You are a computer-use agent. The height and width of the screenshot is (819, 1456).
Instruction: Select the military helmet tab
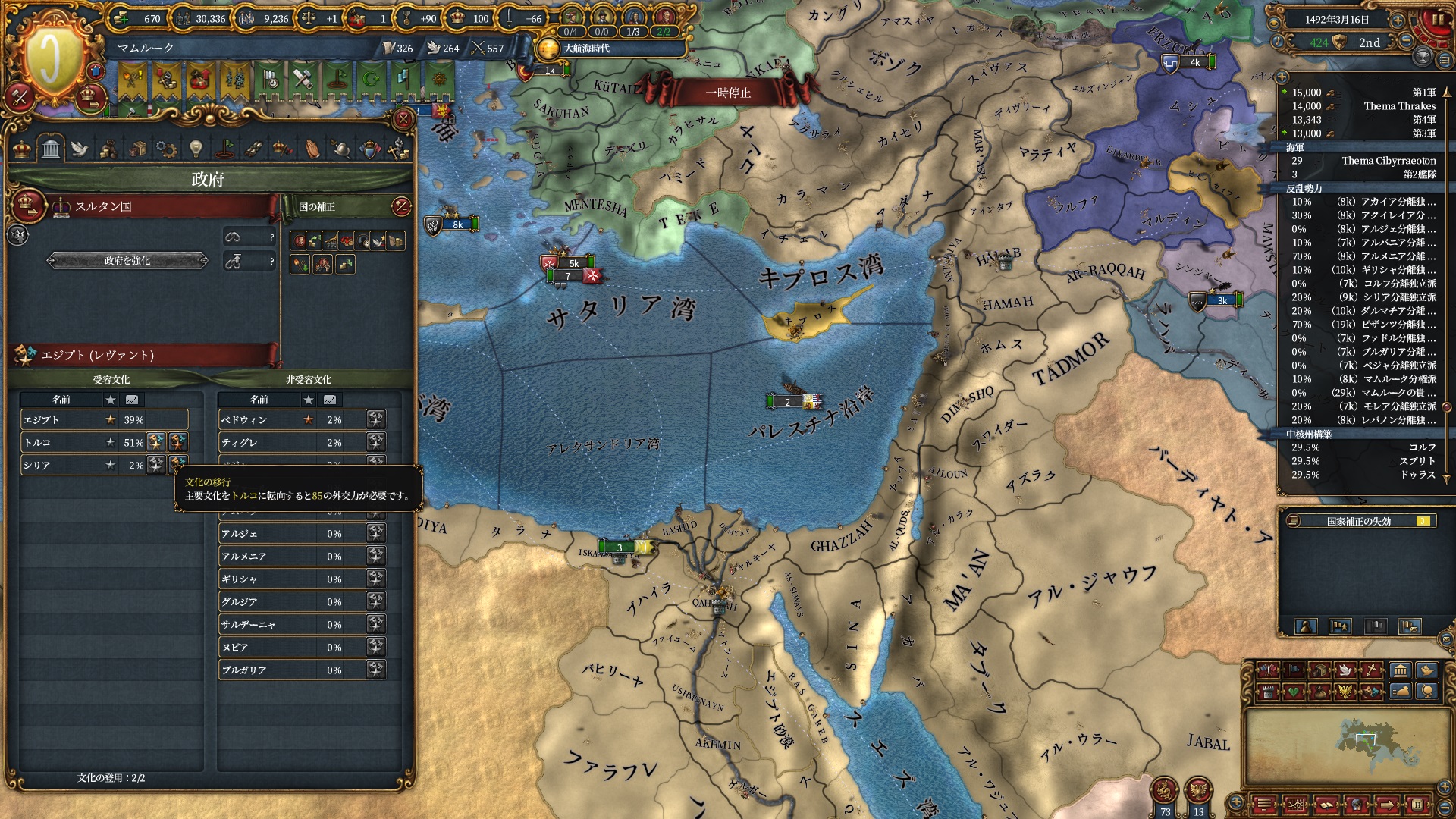[x=341, y=149]
